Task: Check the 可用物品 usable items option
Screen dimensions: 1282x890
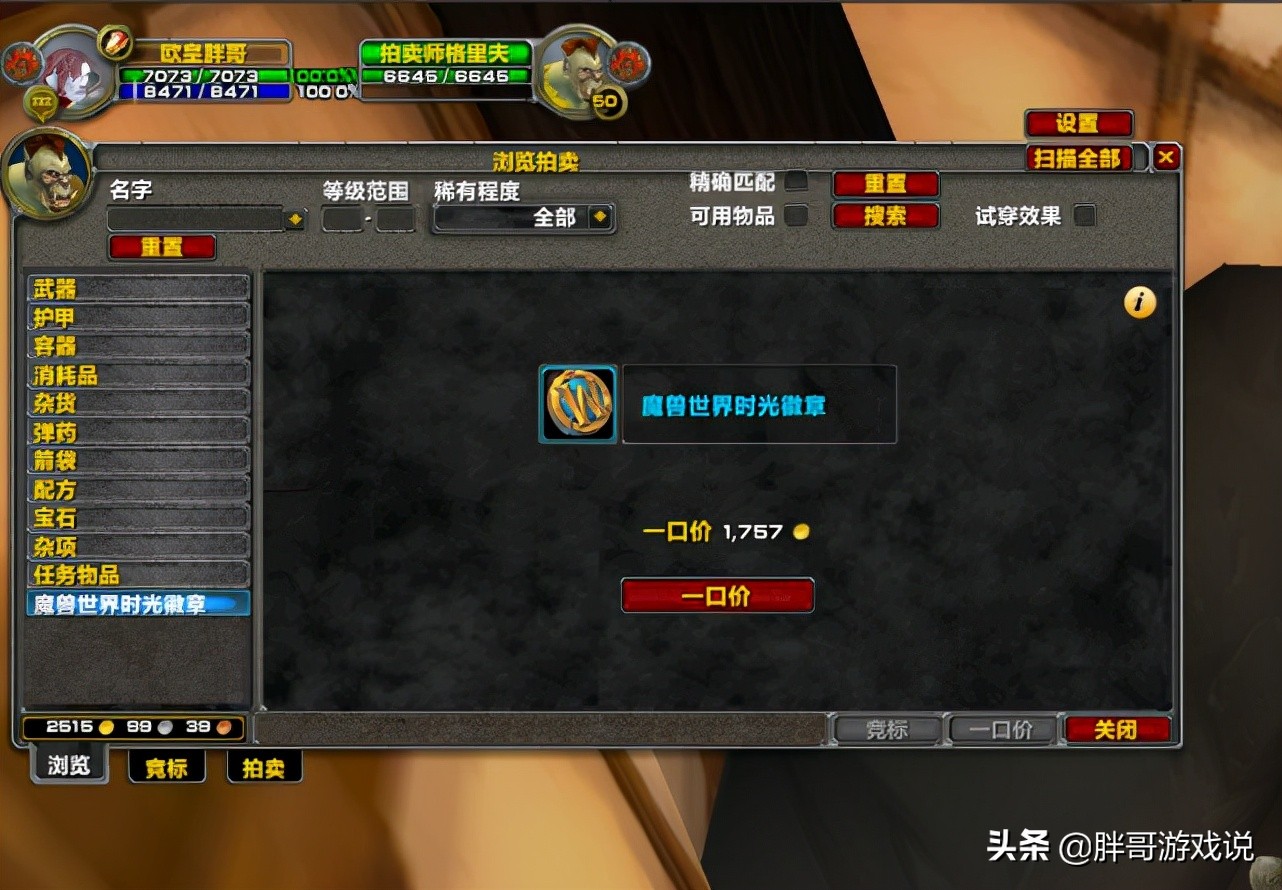Action: point(795,214)
